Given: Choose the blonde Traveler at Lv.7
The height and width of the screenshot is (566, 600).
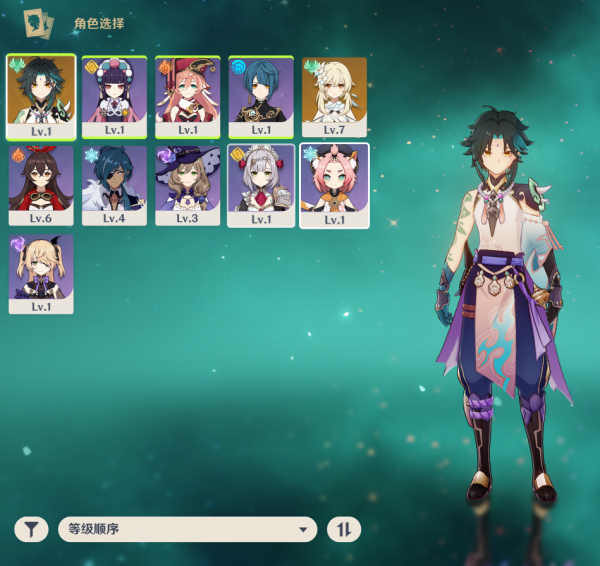Looking at the screenshot, I should (334, 95).
